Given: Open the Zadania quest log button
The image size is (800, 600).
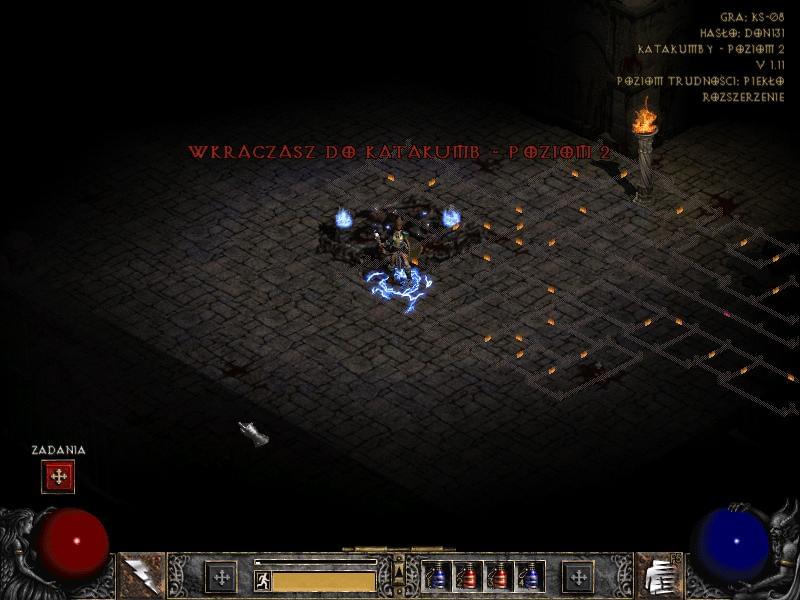Looking at the screenshot, I should tap(58, 477).
